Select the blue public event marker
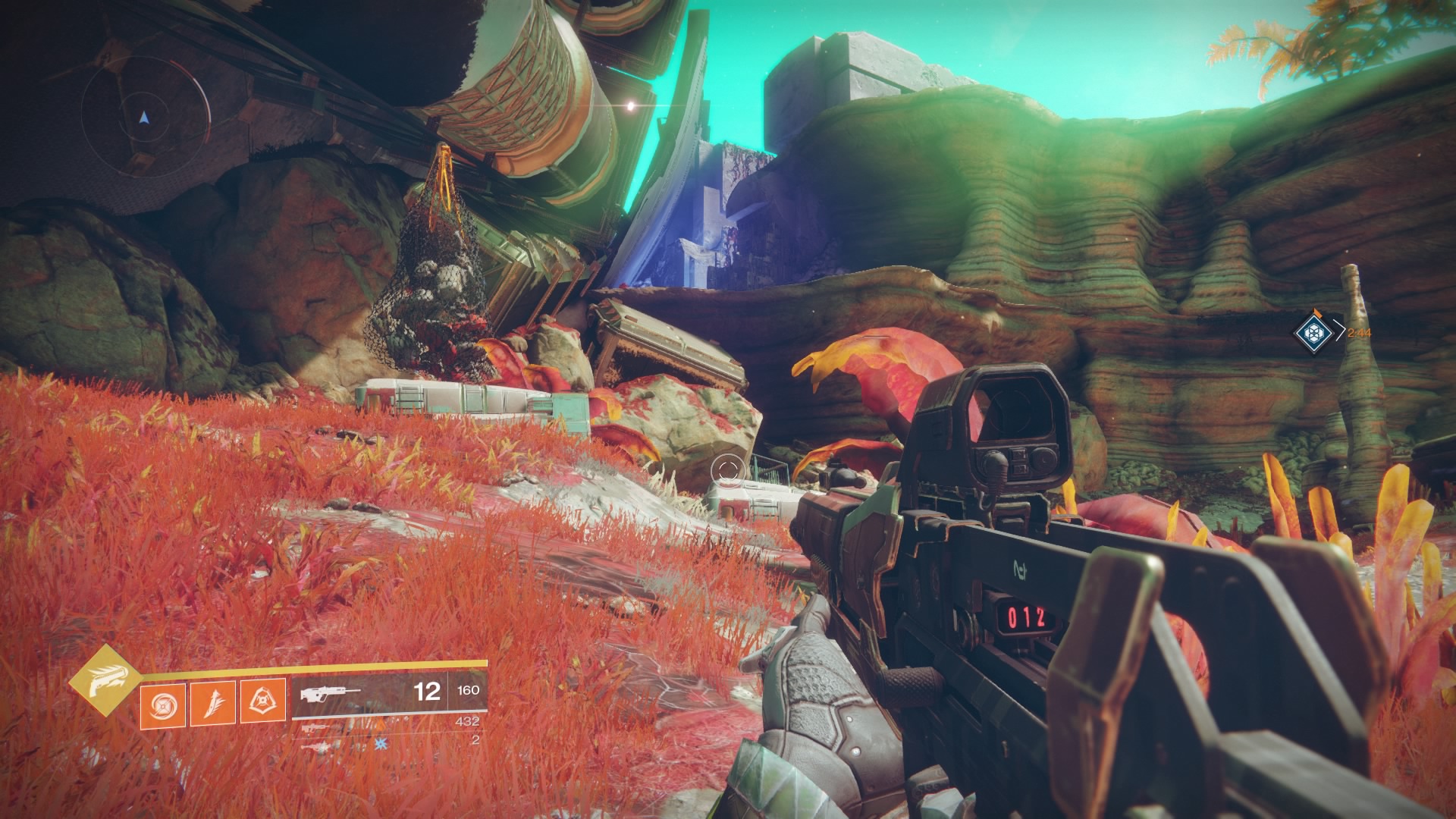1456x819 pixels. pos(1310,331)
